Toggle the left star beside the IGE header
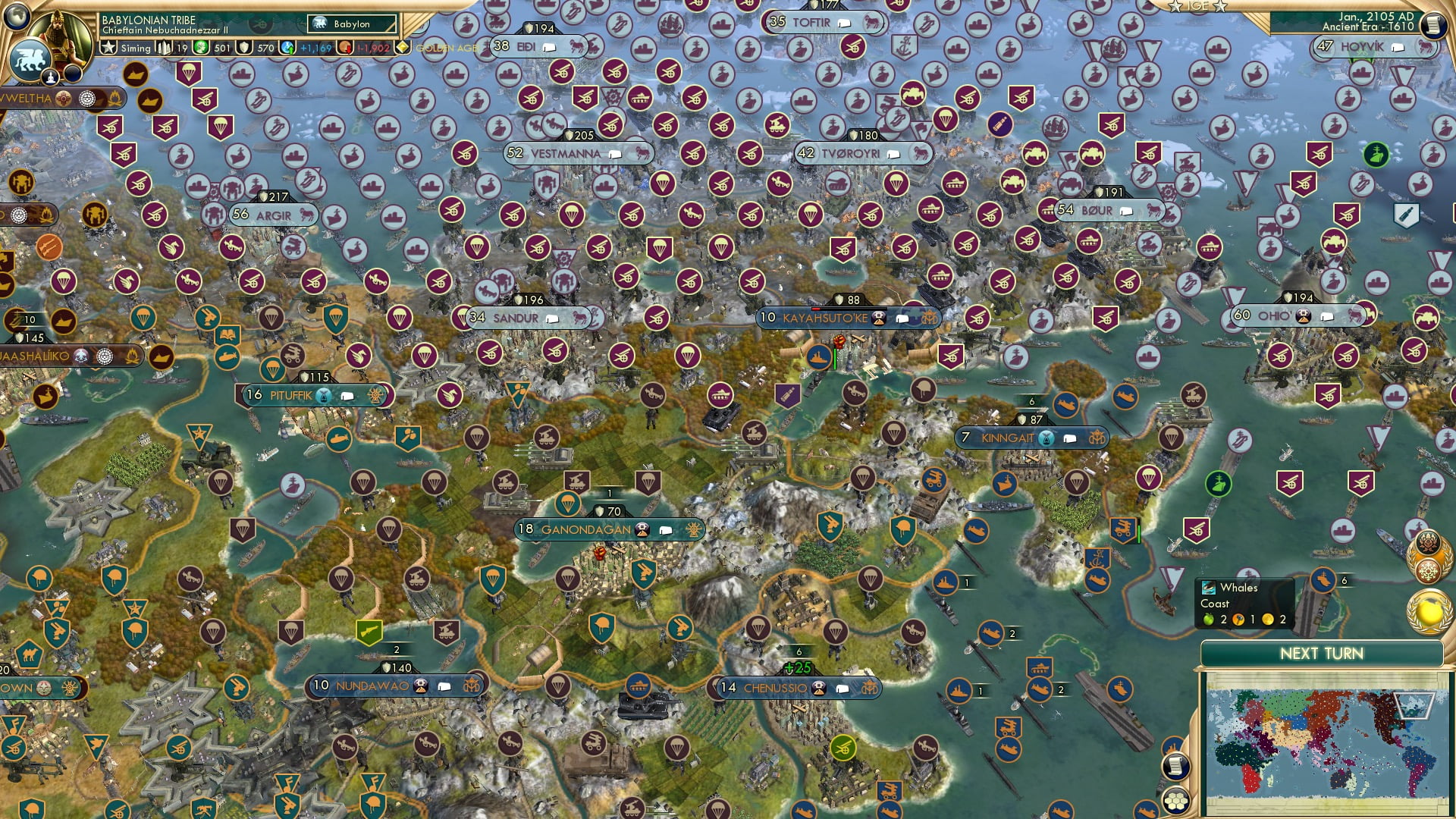The width and height of the screenshot is (1456, 819). (x=1175, y=7)
